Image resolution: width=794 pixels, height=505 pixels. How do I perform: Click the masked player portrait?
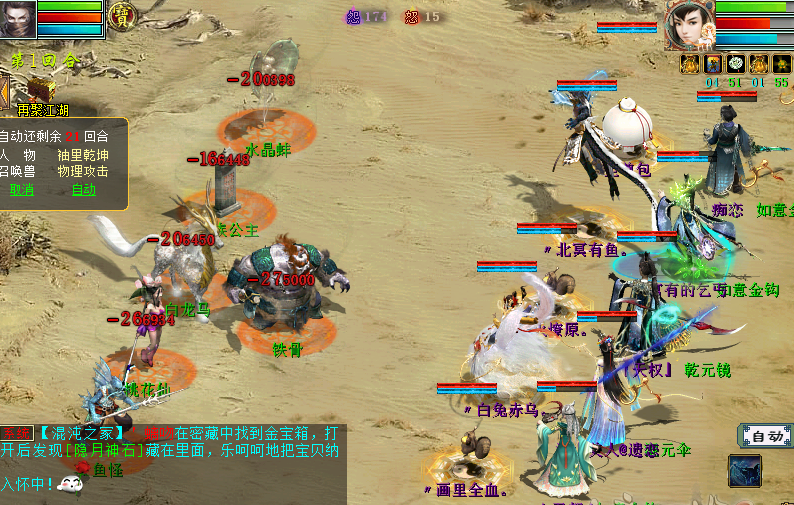pyautogui.click(x=18, y=18)
